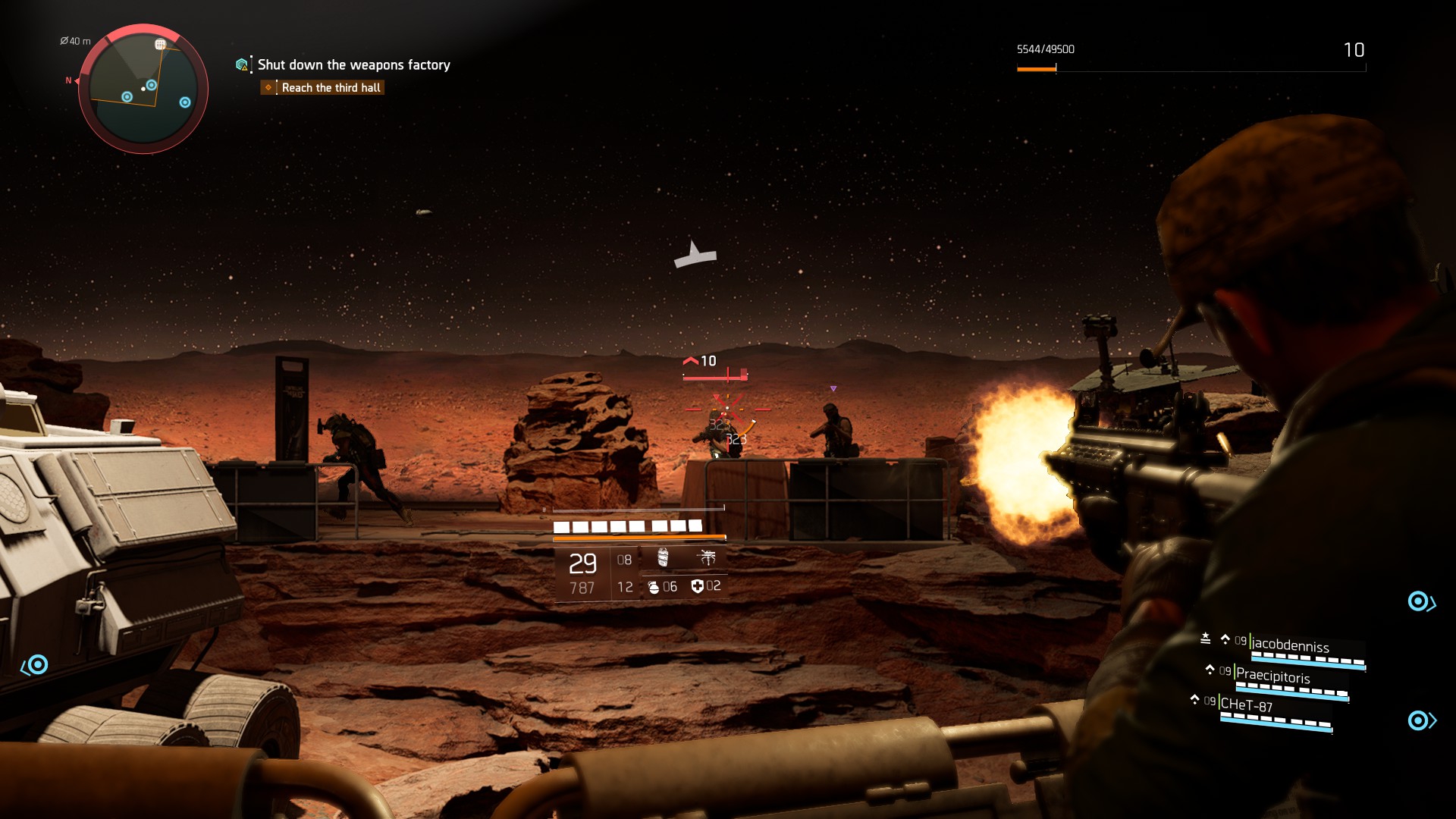
Task: Use the armor kit shield icon
Action: 697,586
